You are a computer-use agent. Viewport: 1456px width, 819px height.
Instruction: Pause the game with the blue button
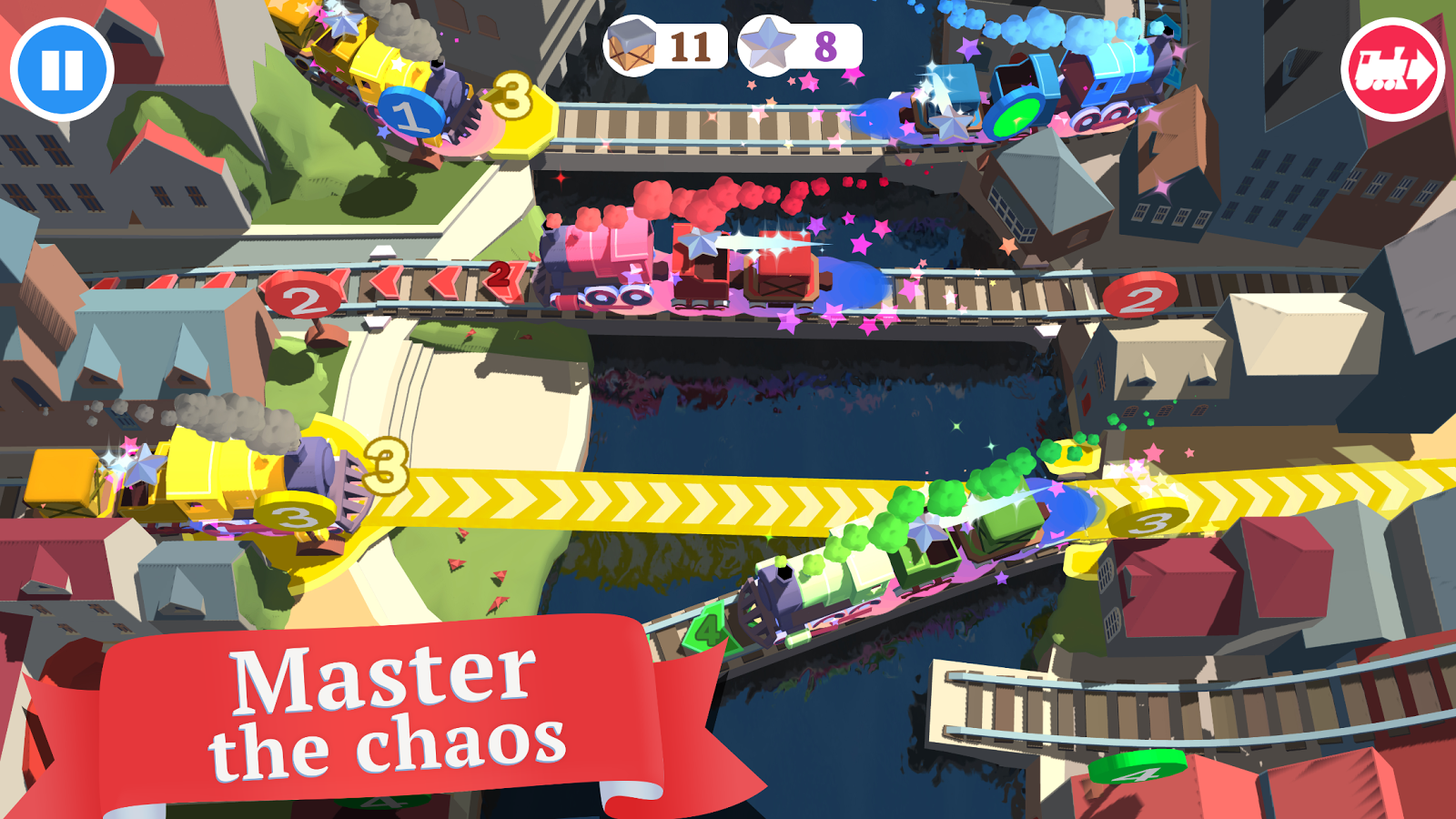62,69
